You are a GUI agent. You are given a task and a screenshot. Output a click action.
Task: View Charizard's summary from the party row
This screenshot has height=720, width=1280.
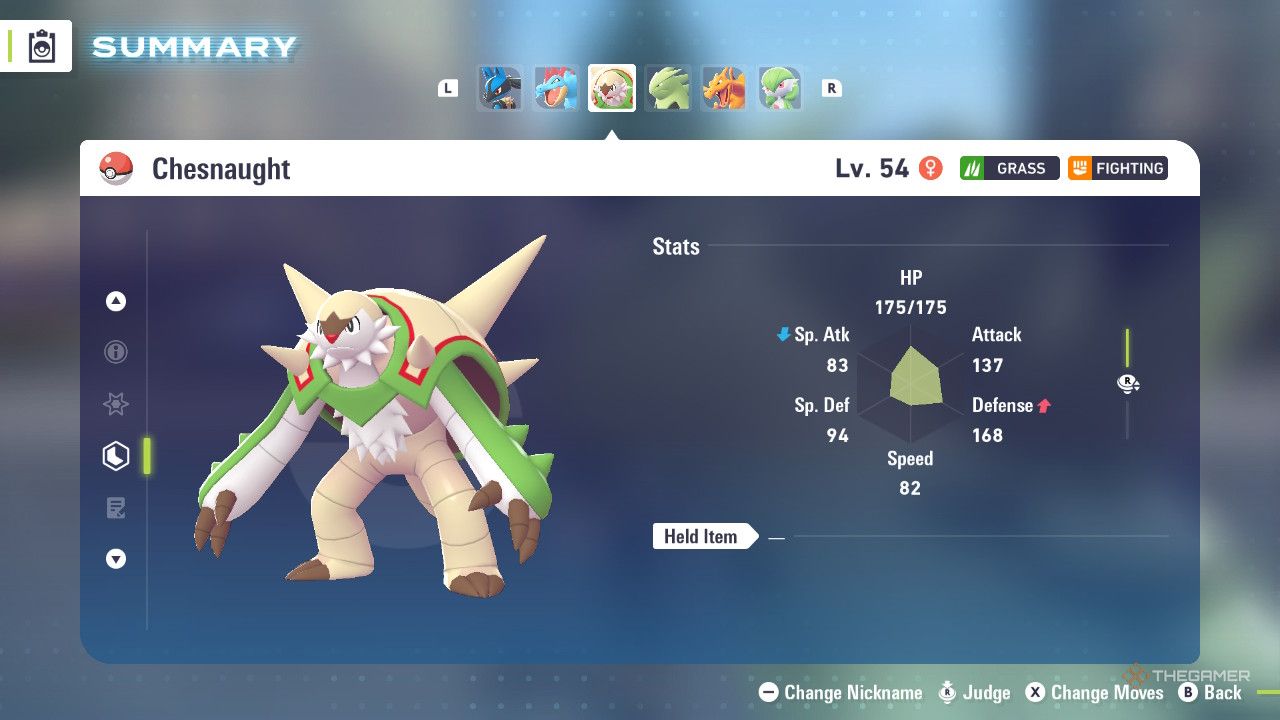click(723, 88)
